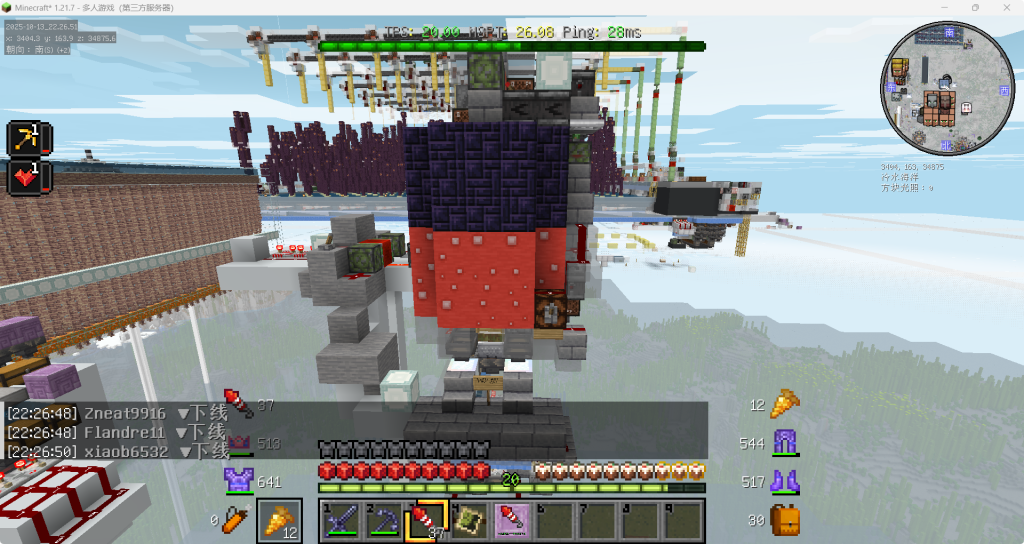The width and height of the screenshot is (1024, 544).
Task: Click the boots durability icon showing 517
Action: 783,482
